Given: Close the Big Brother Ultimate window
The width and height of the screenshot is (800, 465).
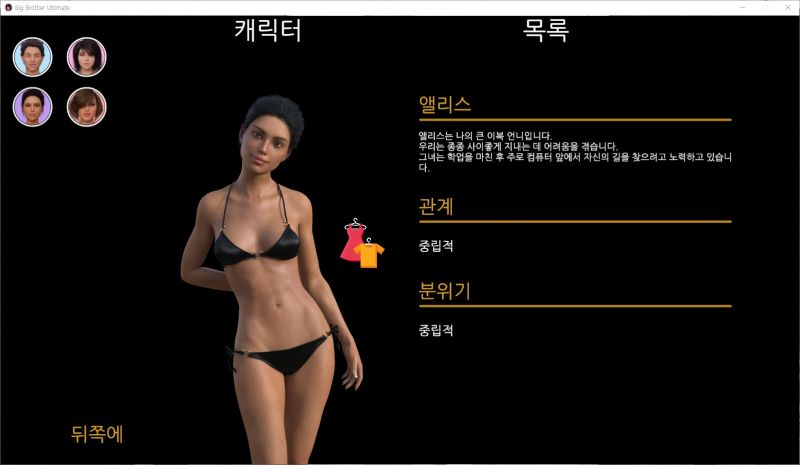Looking at the screenshot, I should [x=786, y=7].
